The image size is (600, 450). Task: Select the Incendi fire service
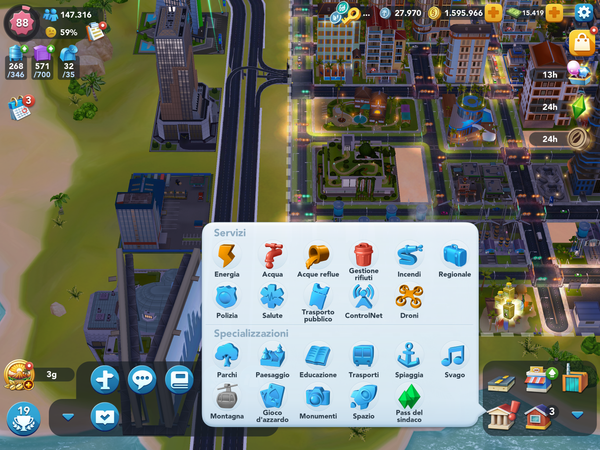click(409, 257)
